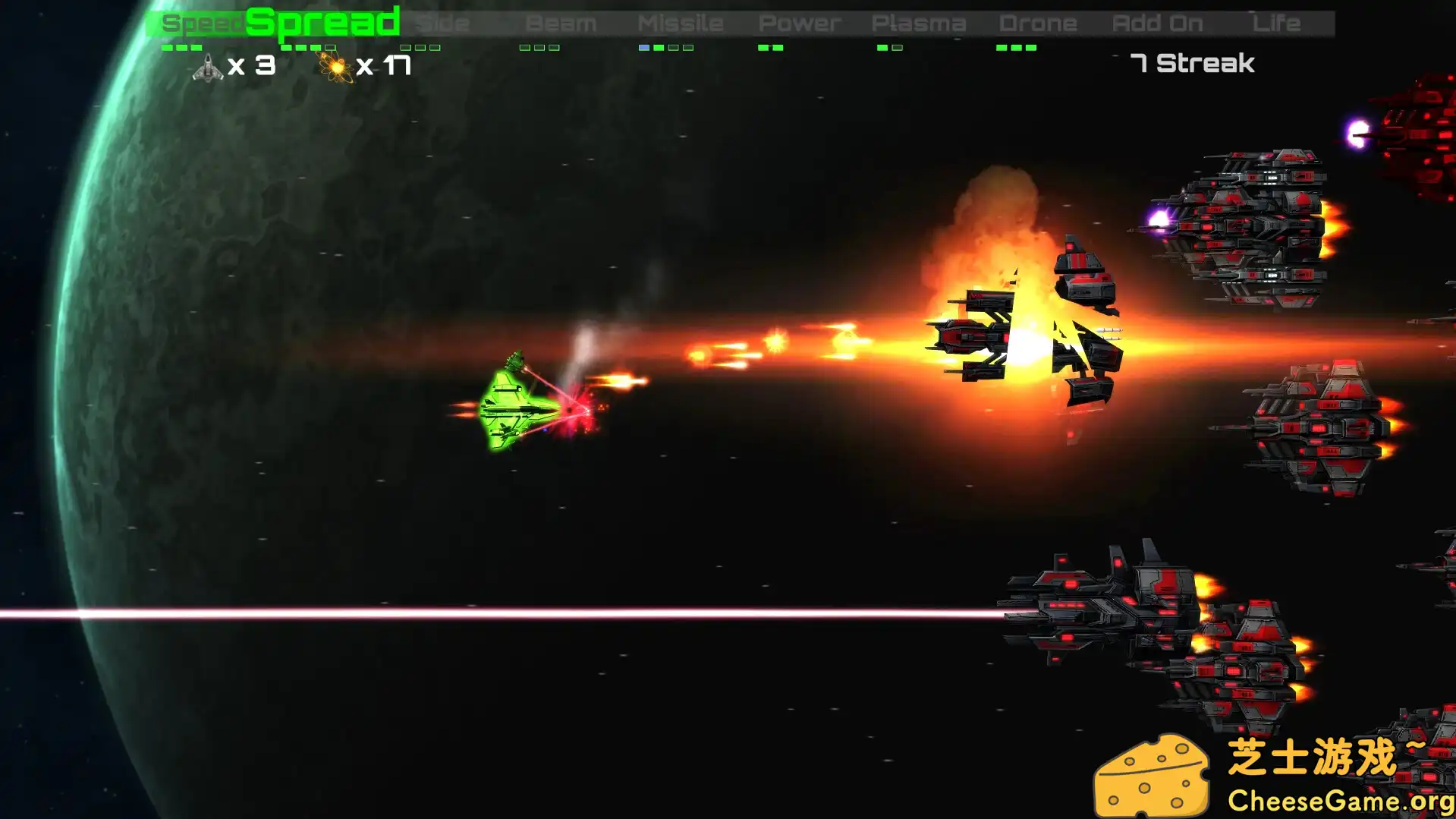1456x819 pixels.
Task: Click the Missile upgrade icon
Action: pyautogui.click(x=681, y=22)
